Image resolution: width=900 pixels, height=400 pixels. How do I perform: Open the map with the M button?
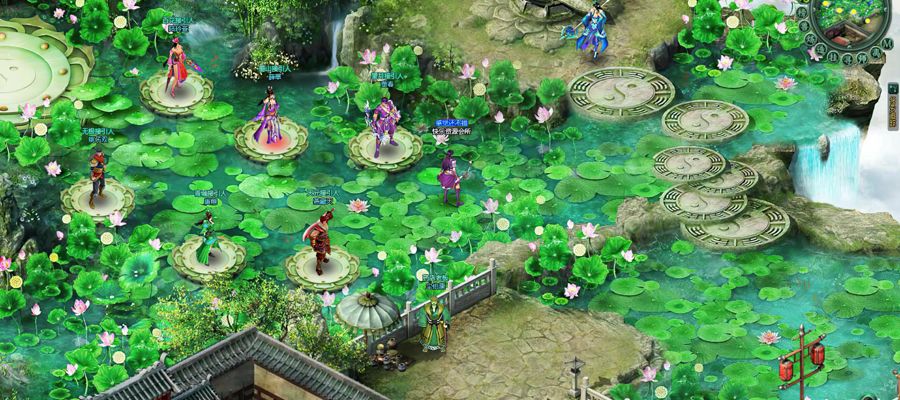(x=887, y=44)
